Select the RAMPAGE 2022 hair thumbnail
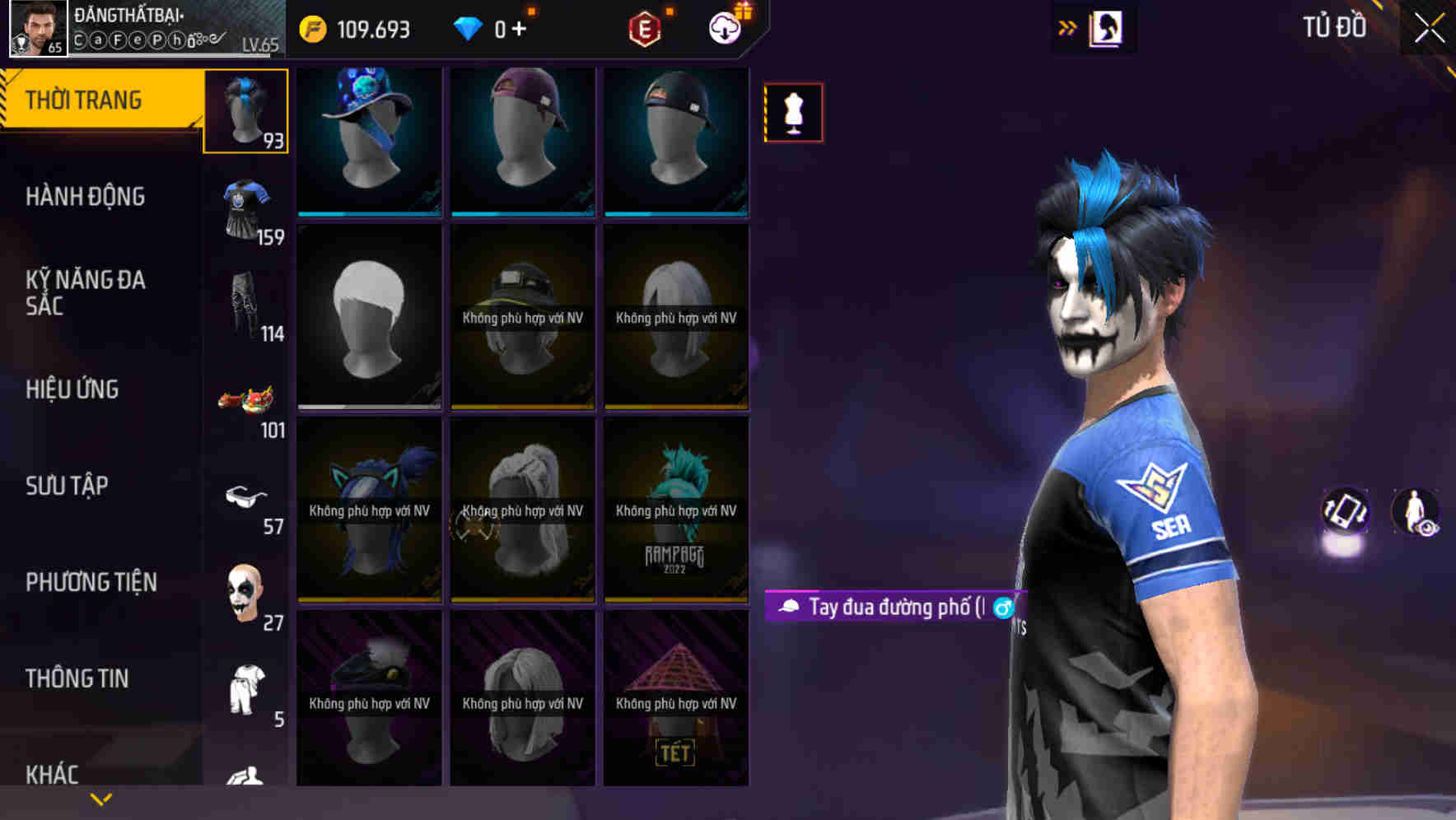Screen dimensions: 1456x820 [x=676, y=509]
